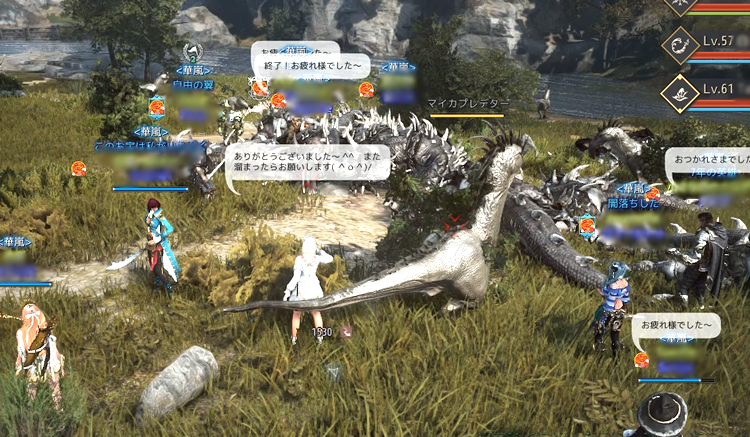Select the Lv.61 party member icon
Image resolution: width=750 pixels, height=437 pixels.
tap(680, 93)
